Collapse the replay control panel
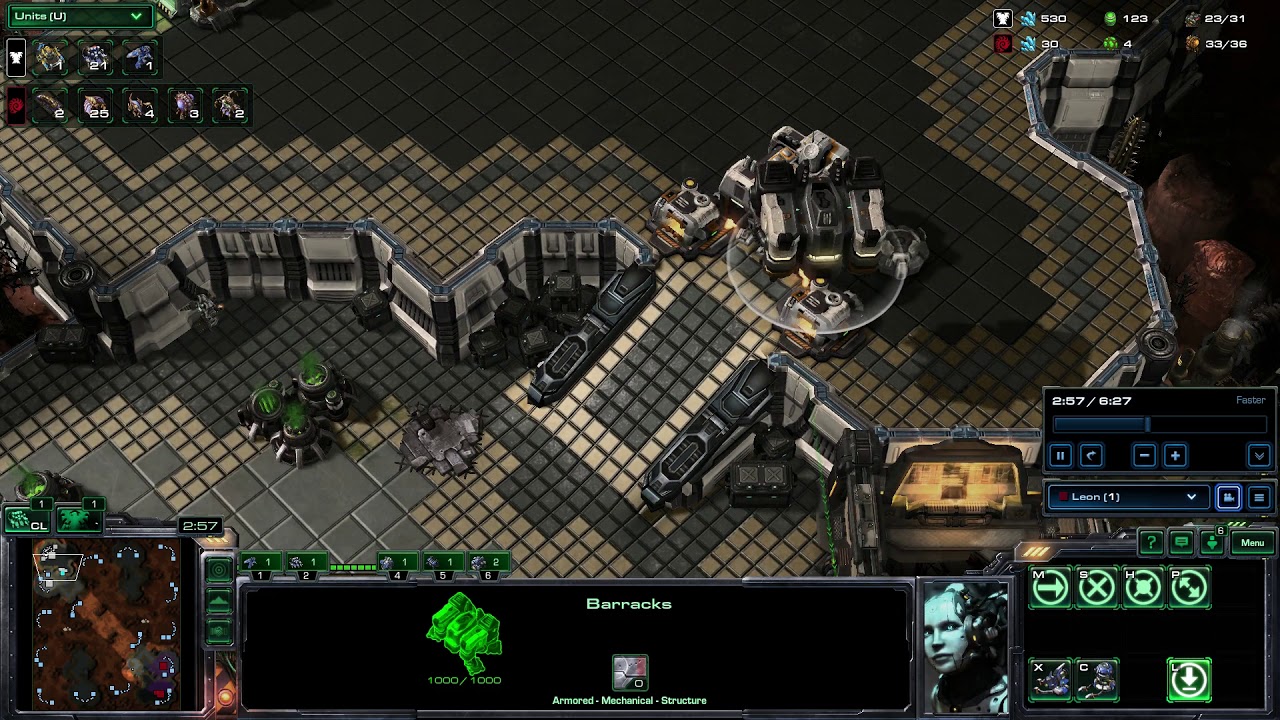Viewport: 1280px width, 720px height. click(x=1259, y=456)
